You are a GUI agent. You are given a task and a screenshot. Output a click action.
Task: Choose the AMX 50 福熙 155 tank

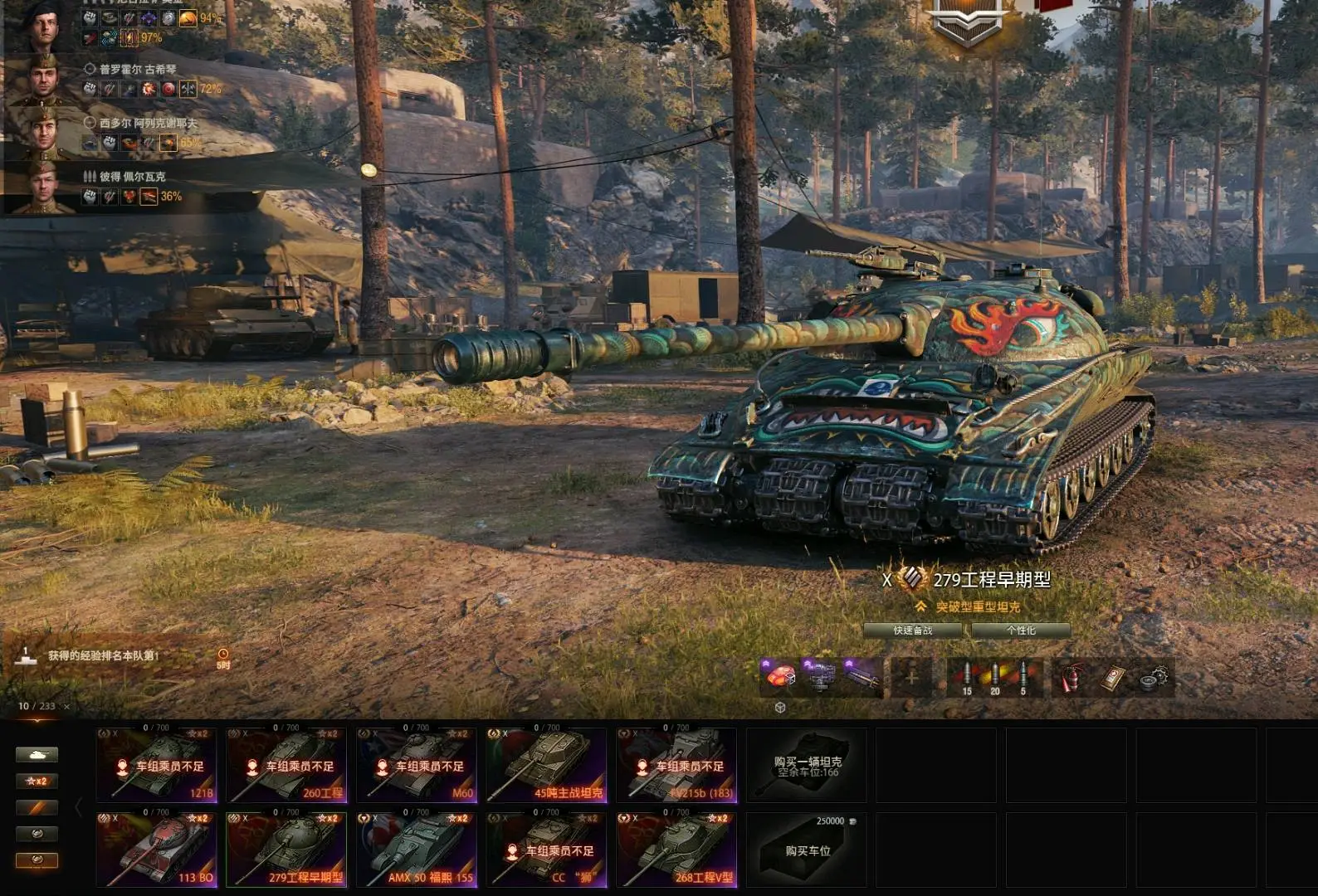(417, 850)
